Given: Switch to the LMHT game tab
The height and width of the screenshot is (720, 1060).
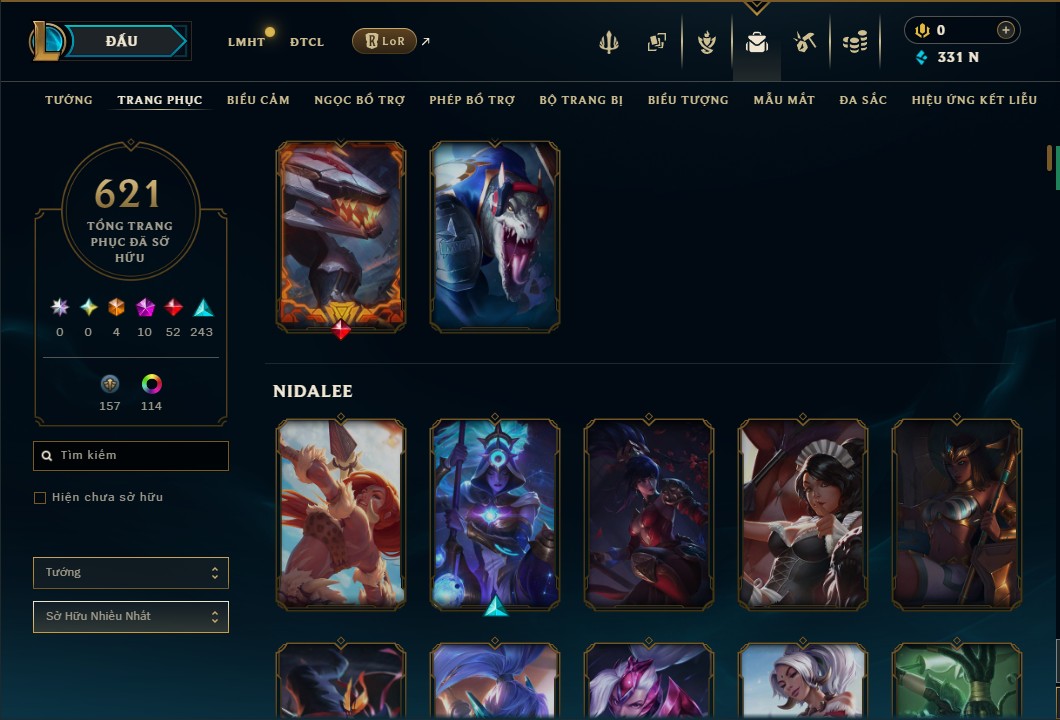Looking at the screenshot, I should [246, 42].
